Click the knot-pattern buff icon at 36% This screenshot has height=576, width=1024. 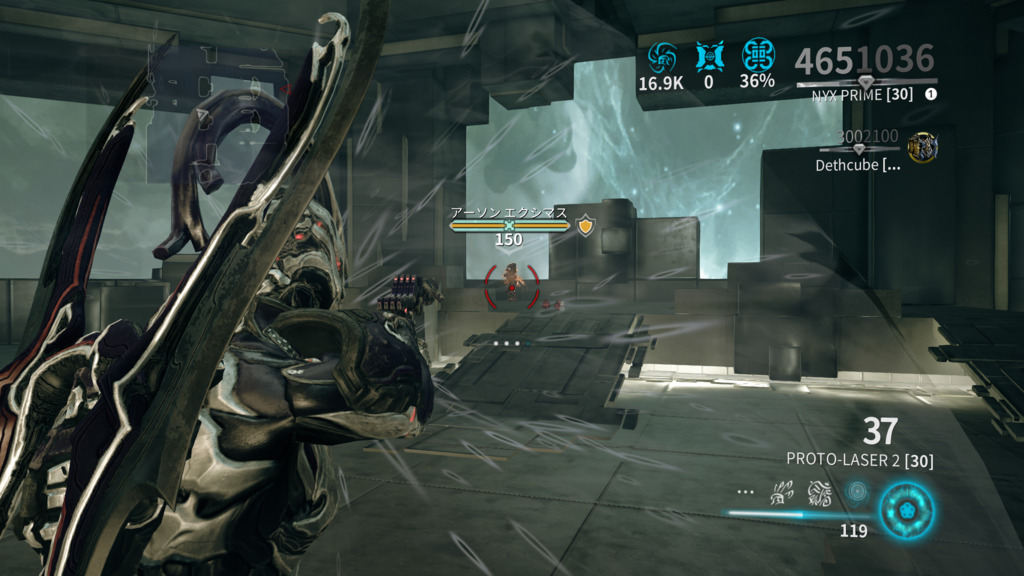coord(757,55)
